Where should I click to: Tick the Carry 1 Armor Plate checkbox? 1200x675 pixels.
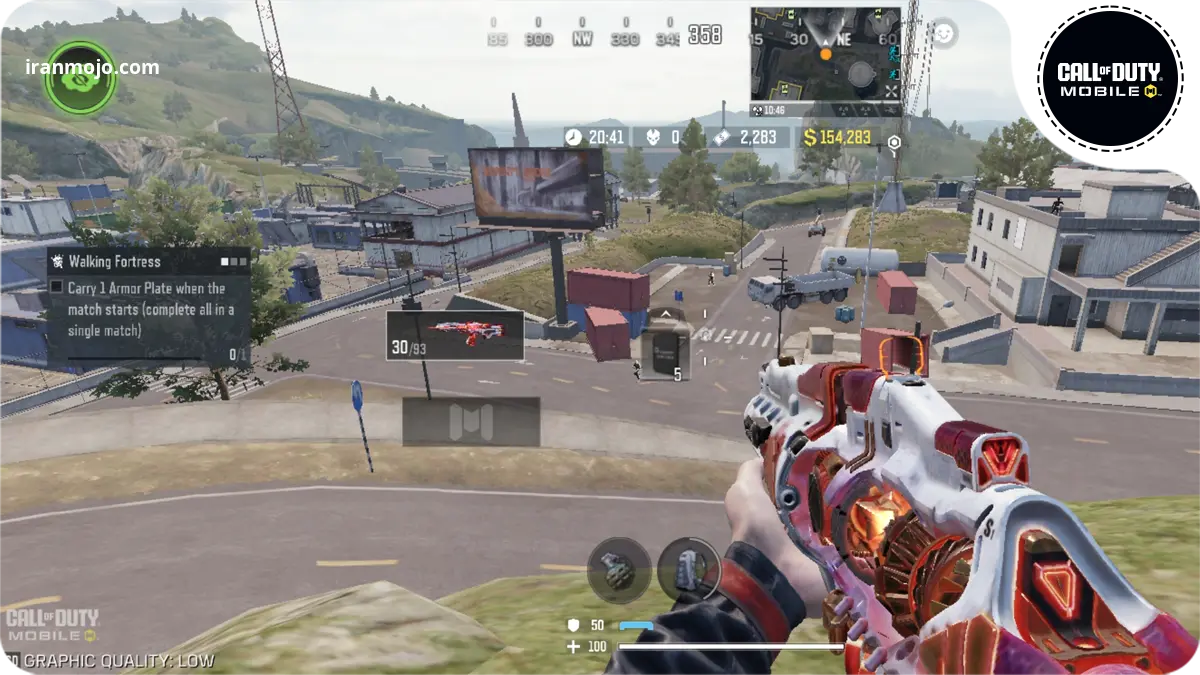pyautogui.click(x=57, y=287)
